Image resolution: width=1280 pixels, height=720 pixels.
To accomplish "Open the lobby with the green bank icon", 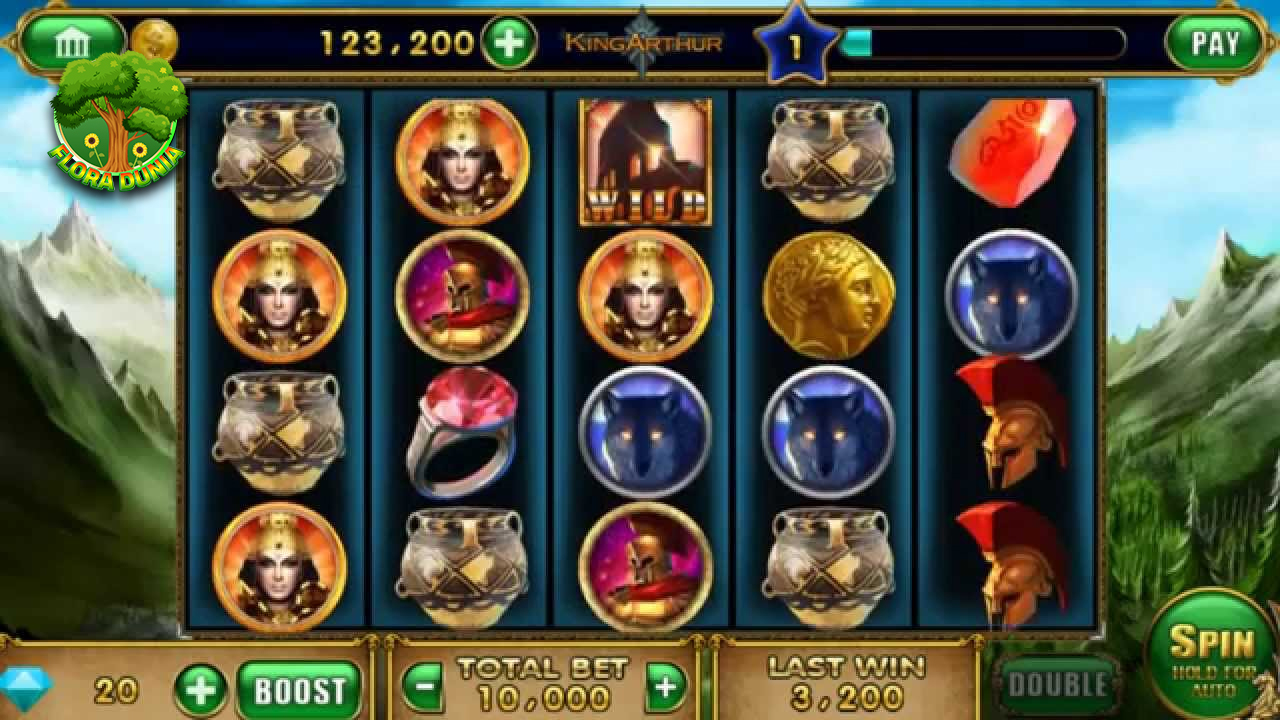I will pos(75,42).
